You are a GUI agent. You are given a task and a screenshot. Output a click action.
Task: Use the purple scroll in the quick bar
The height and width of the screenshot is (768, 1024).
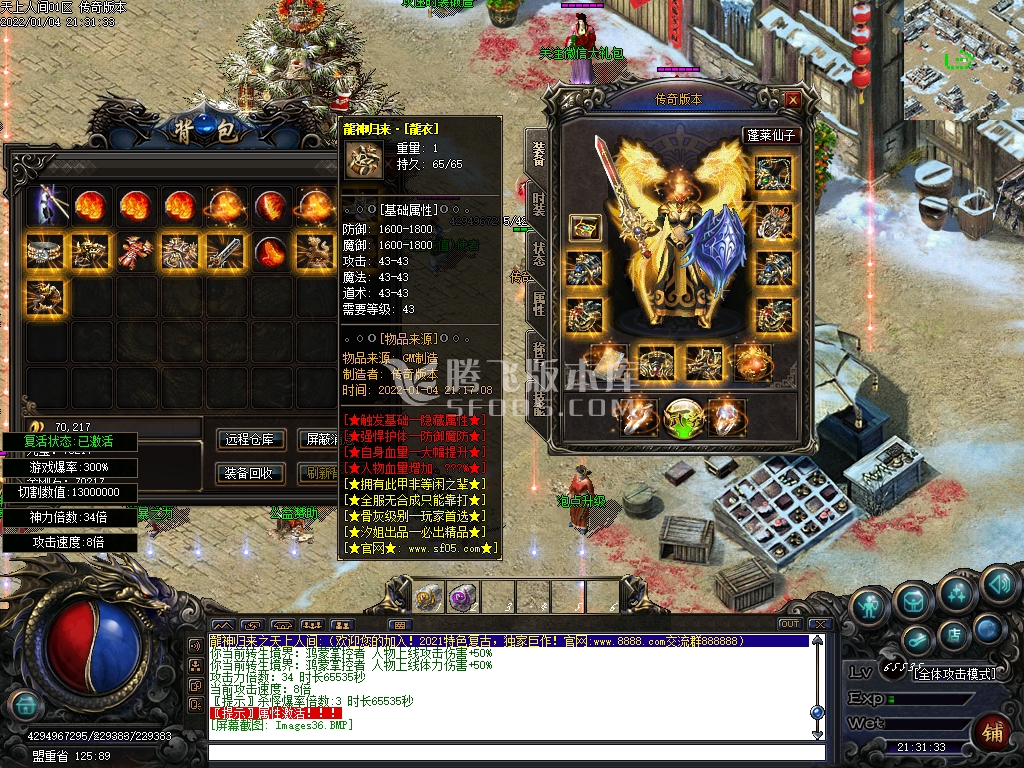coord(462,597)
